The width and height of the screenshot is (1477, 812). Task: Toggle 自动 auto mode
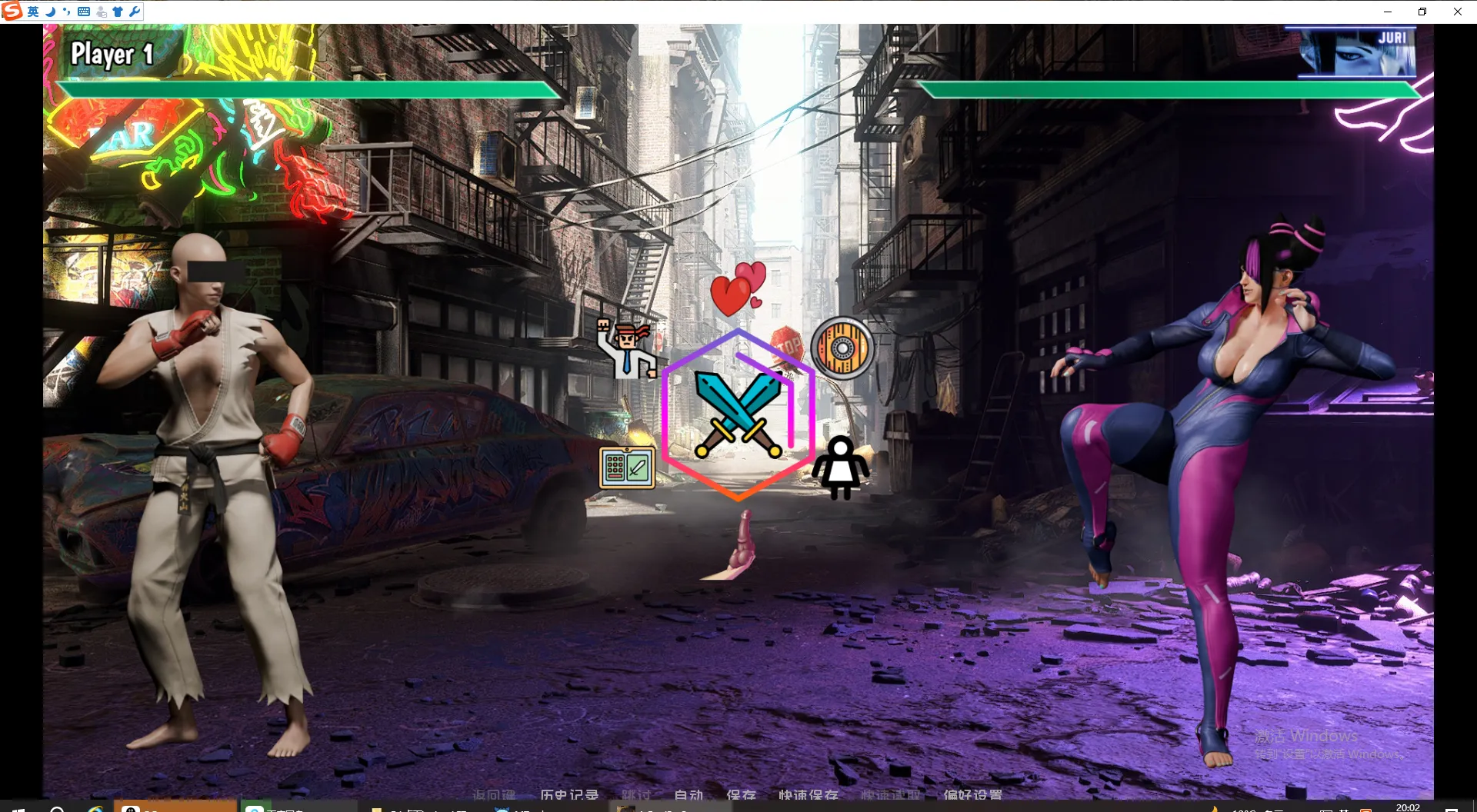[688, 794]
